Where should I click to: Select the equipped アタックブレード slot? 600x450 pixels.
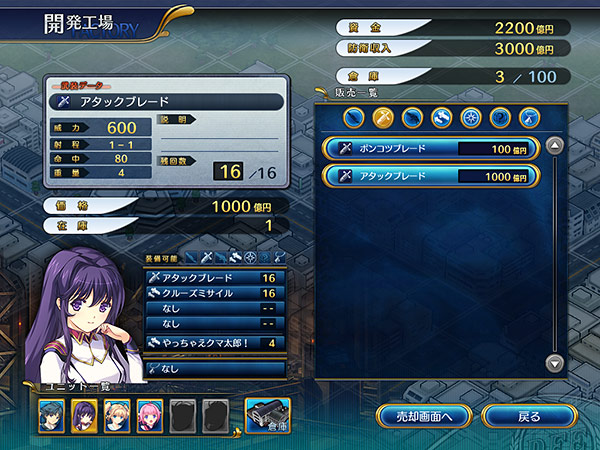point(213,277)
